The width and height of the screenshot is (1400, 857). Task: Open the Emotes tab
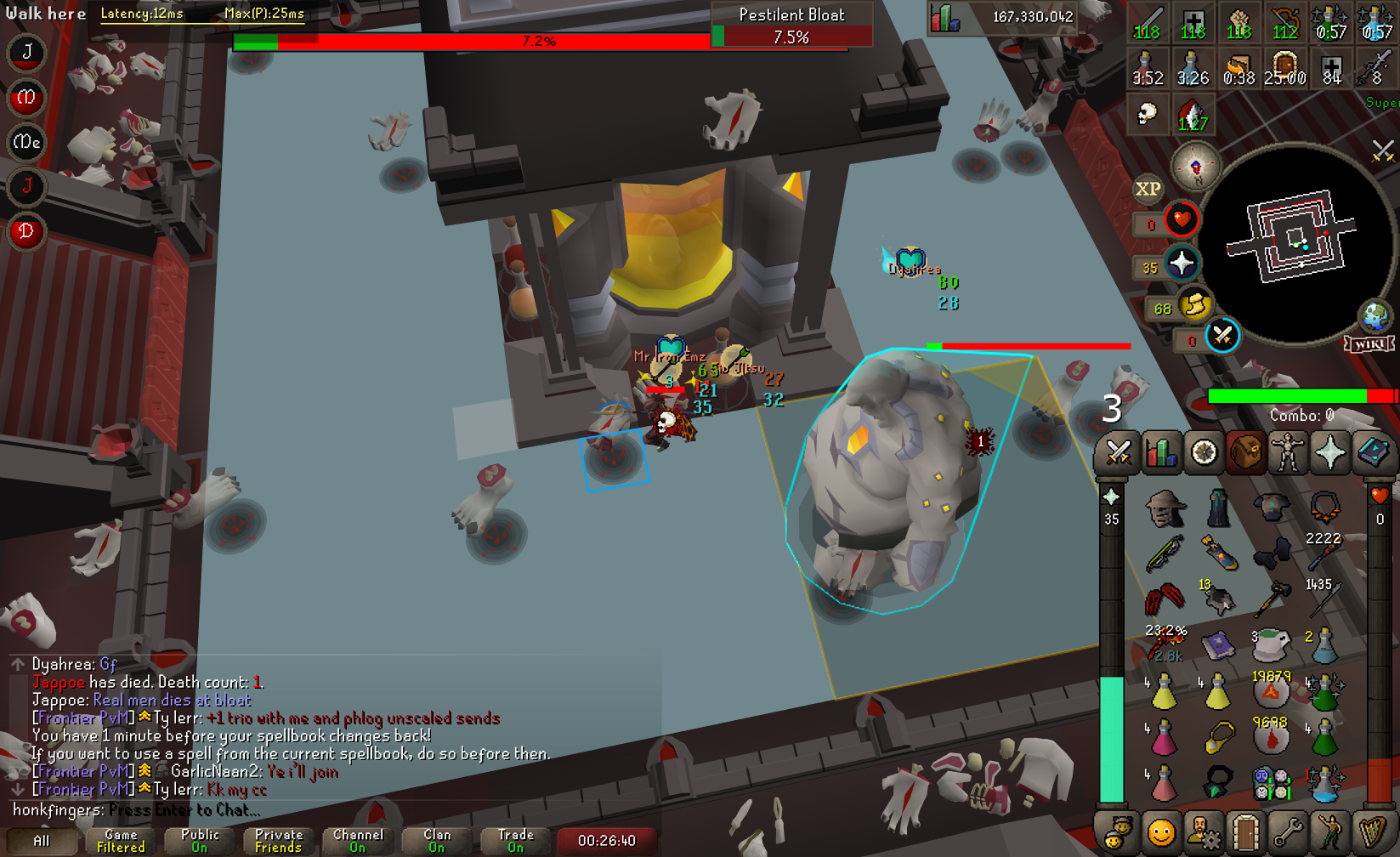click(1329, 832)
